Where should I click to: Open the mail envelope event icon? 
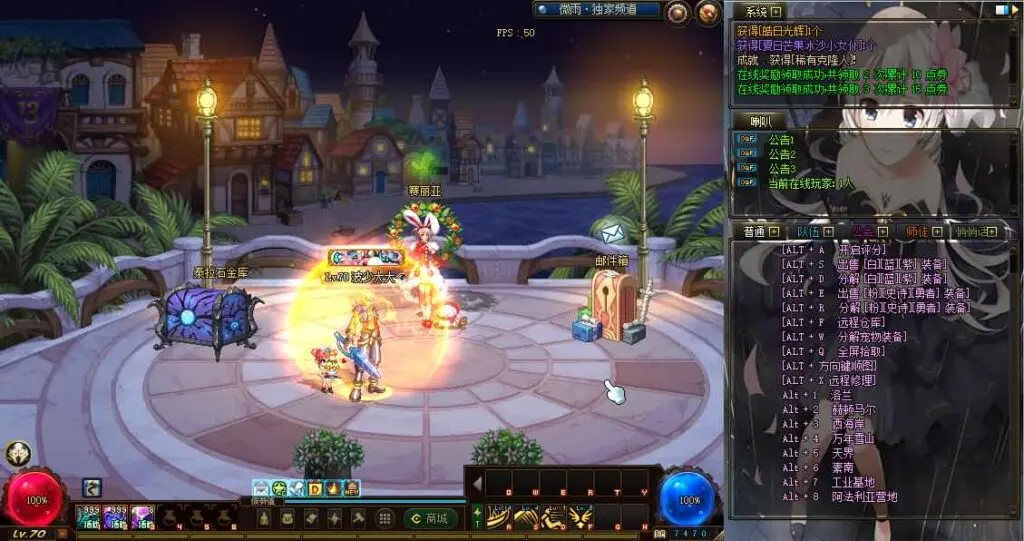[x=261, y=489]
